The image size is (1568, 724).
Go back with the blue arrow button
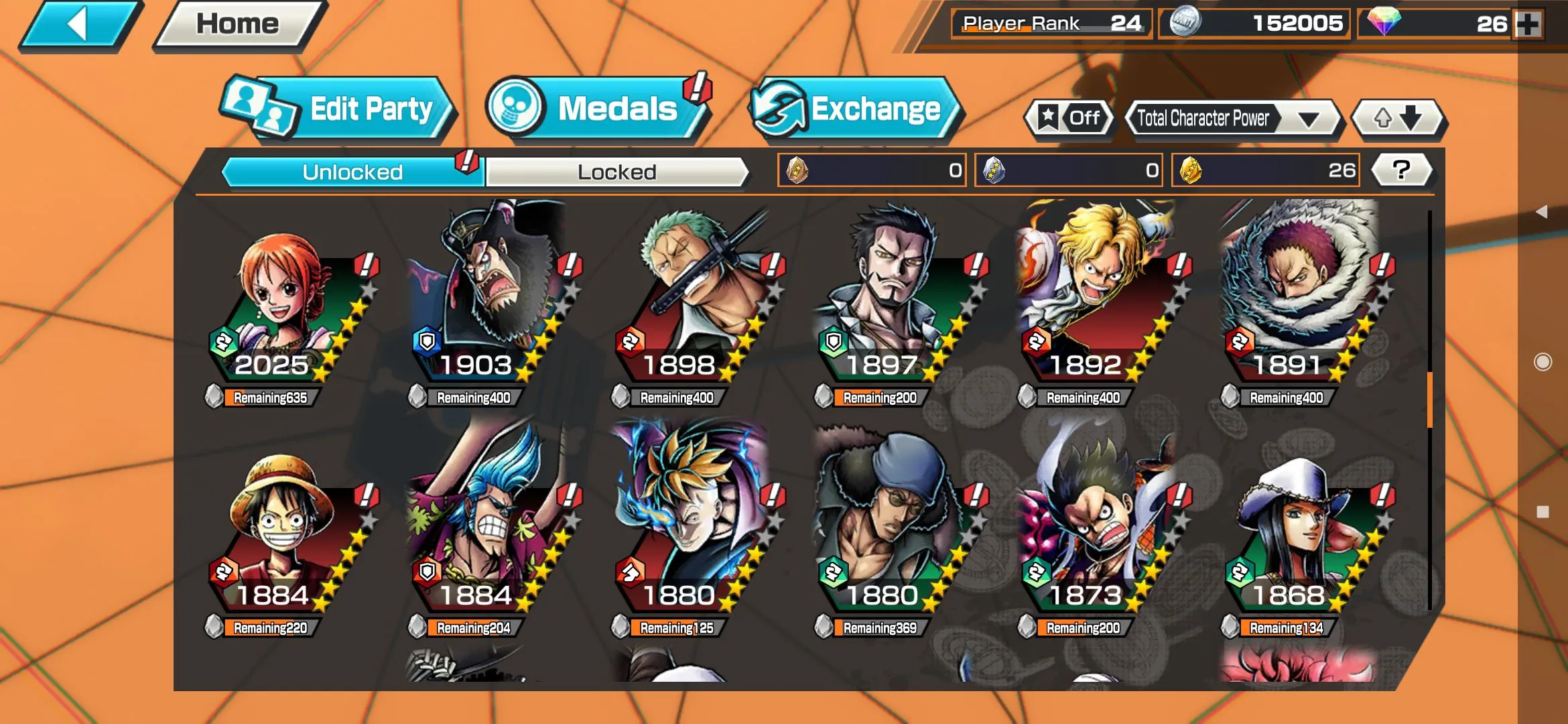(x=79, y=25)
